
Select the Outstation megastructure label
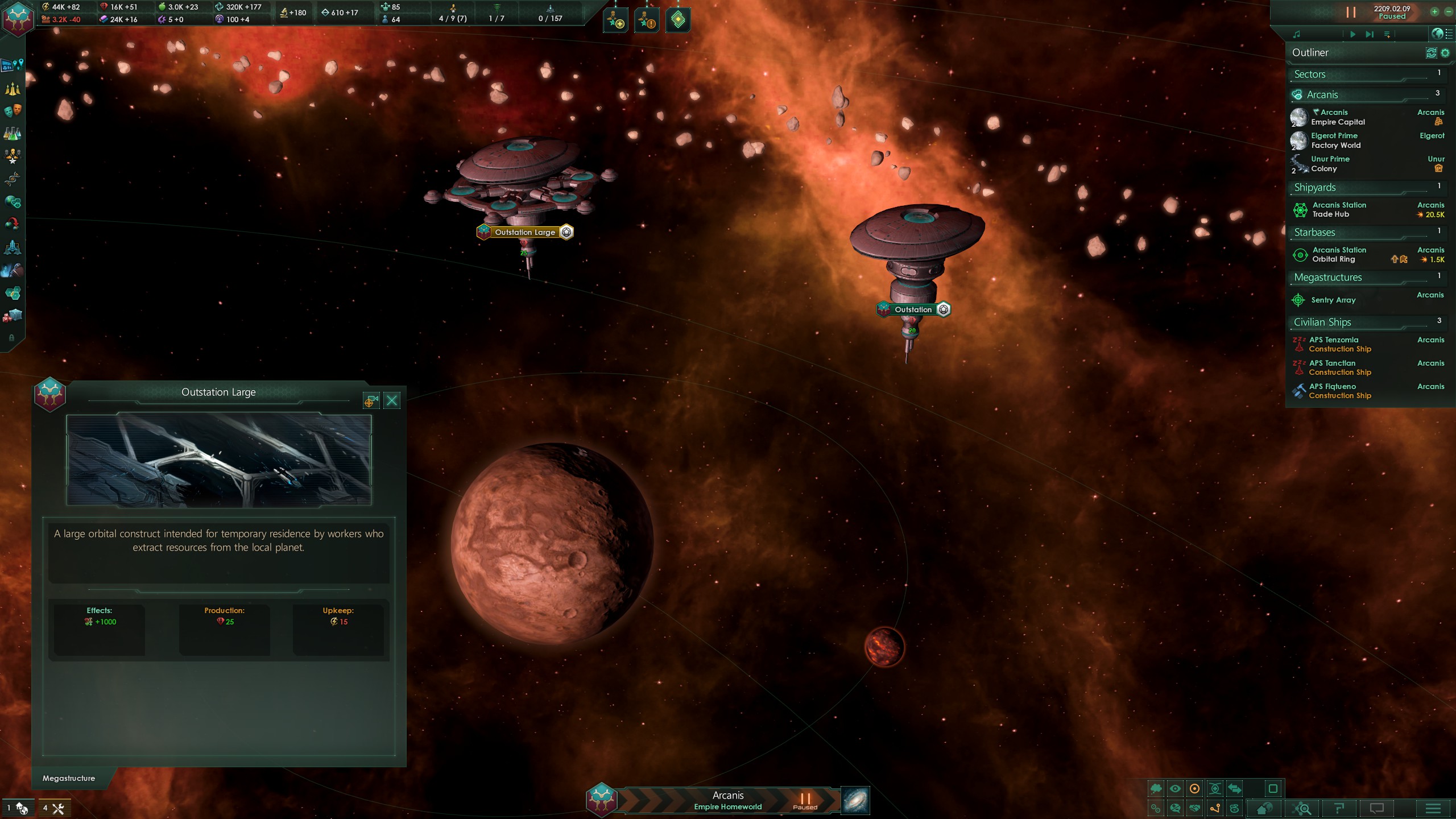[x=913, y=309]
